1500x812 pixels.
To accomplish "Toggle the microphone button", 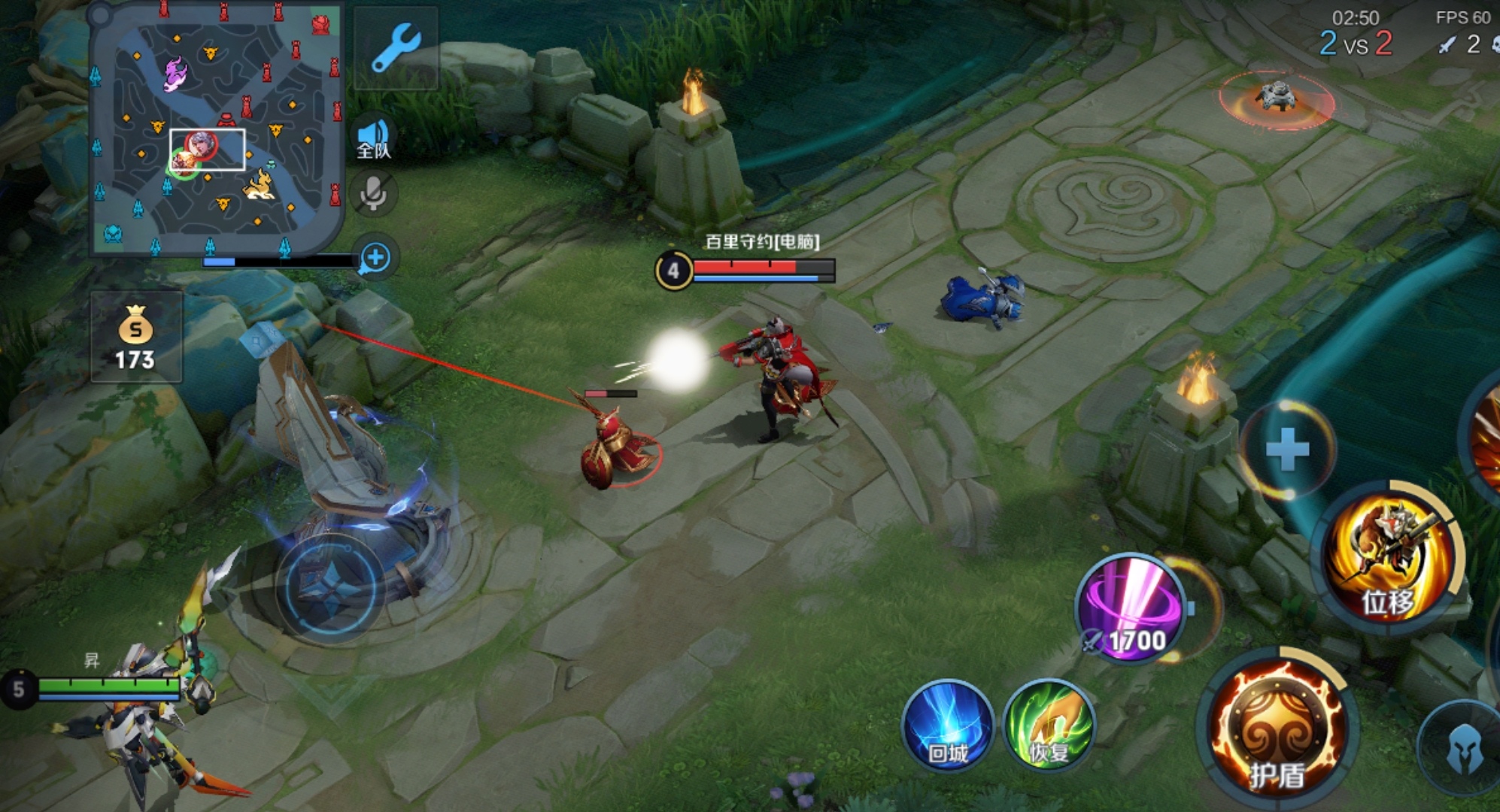I will [x=374, y=194].
